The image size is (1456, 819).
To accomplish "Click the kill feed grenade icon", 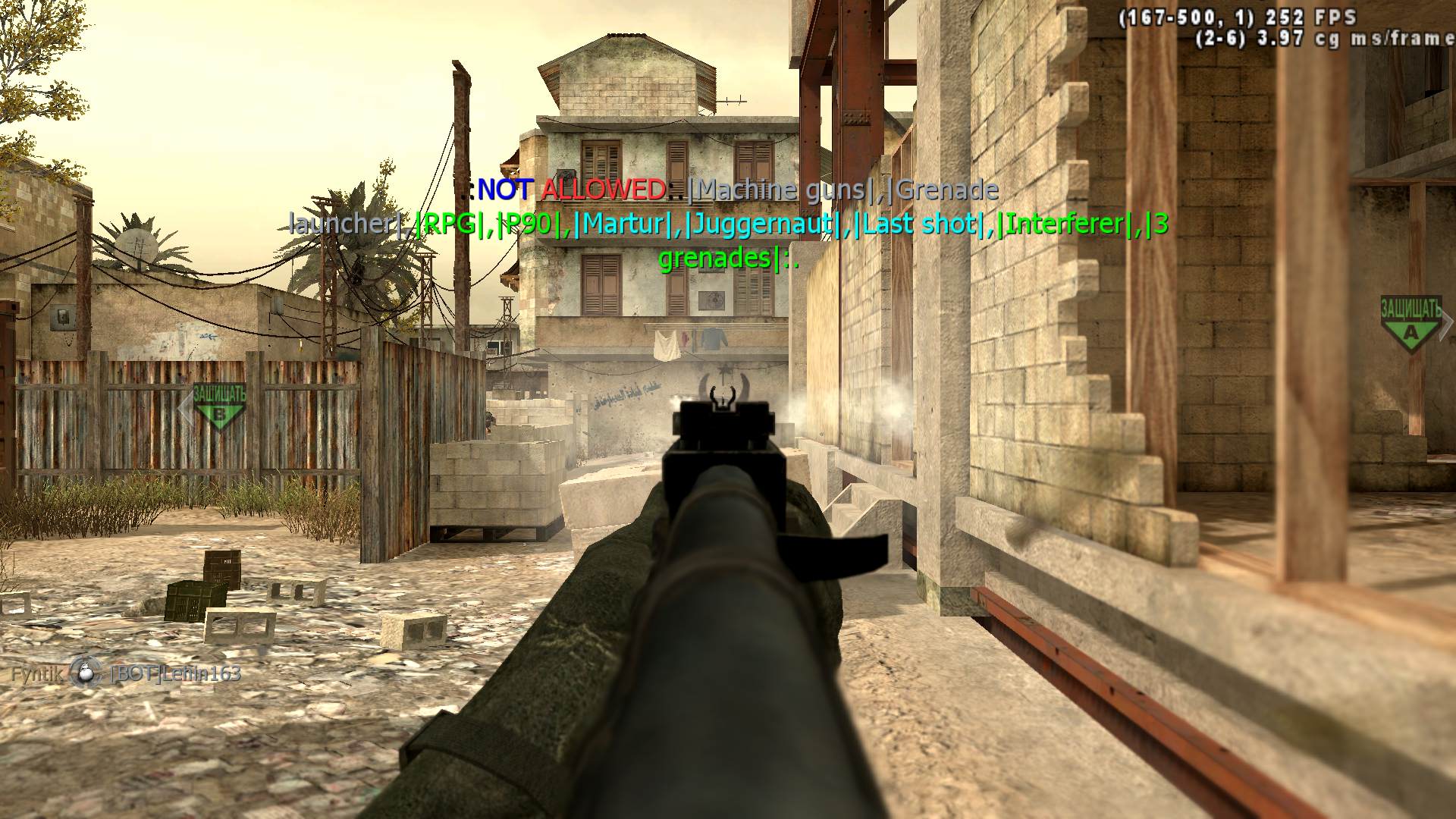I will pos(86,673).
